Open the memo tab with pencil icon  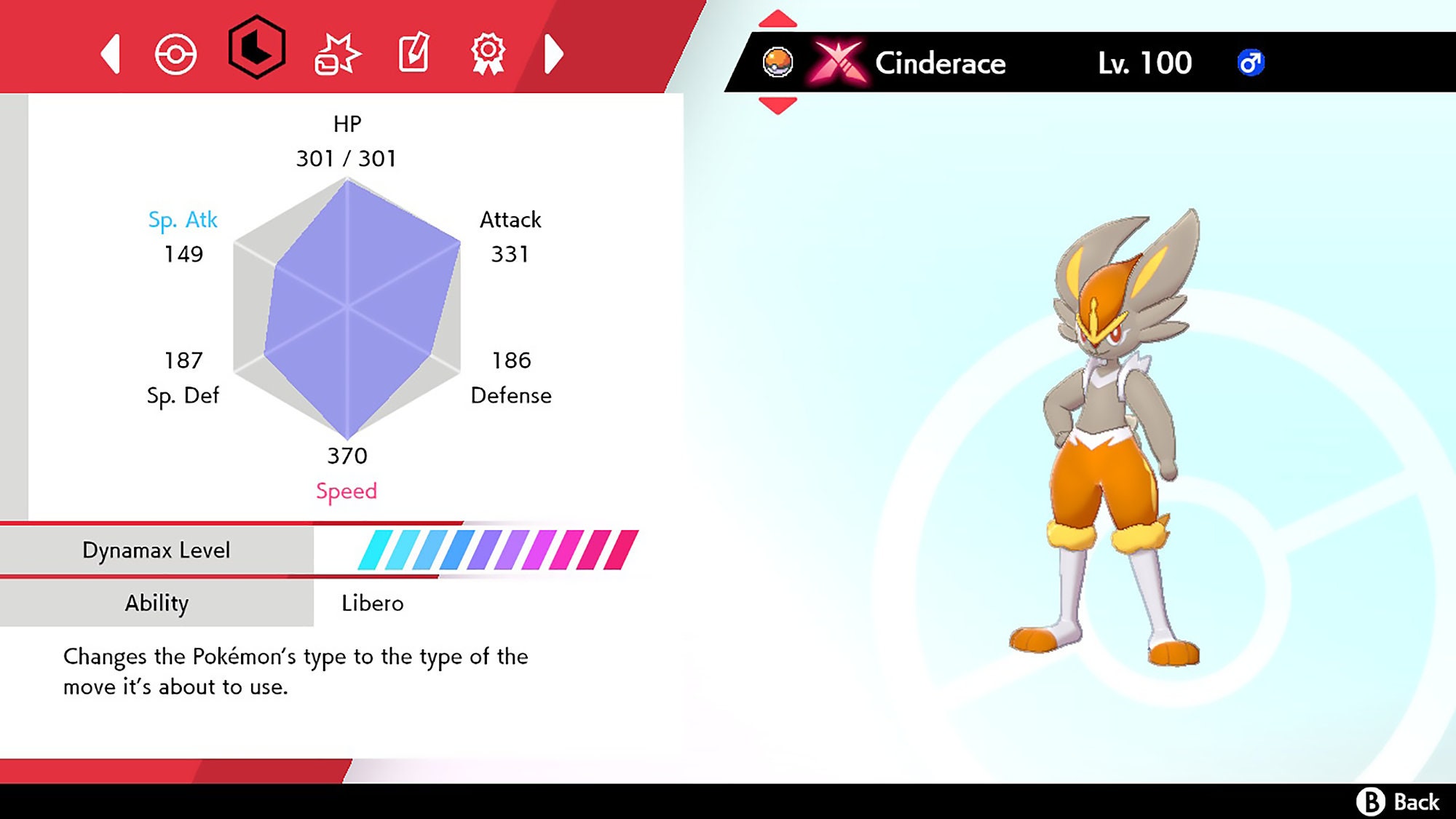[x=415, y=52]
